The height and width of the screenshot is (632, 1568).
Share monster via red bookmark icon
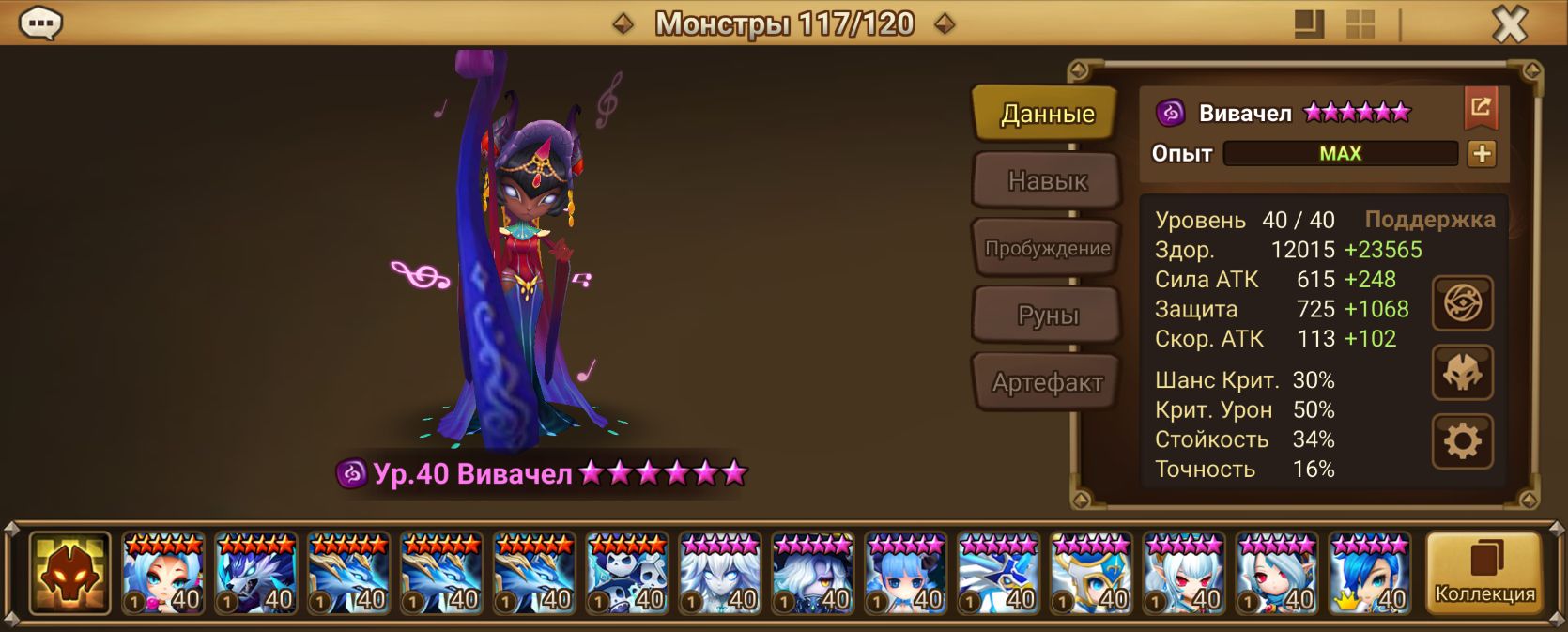1481,108
